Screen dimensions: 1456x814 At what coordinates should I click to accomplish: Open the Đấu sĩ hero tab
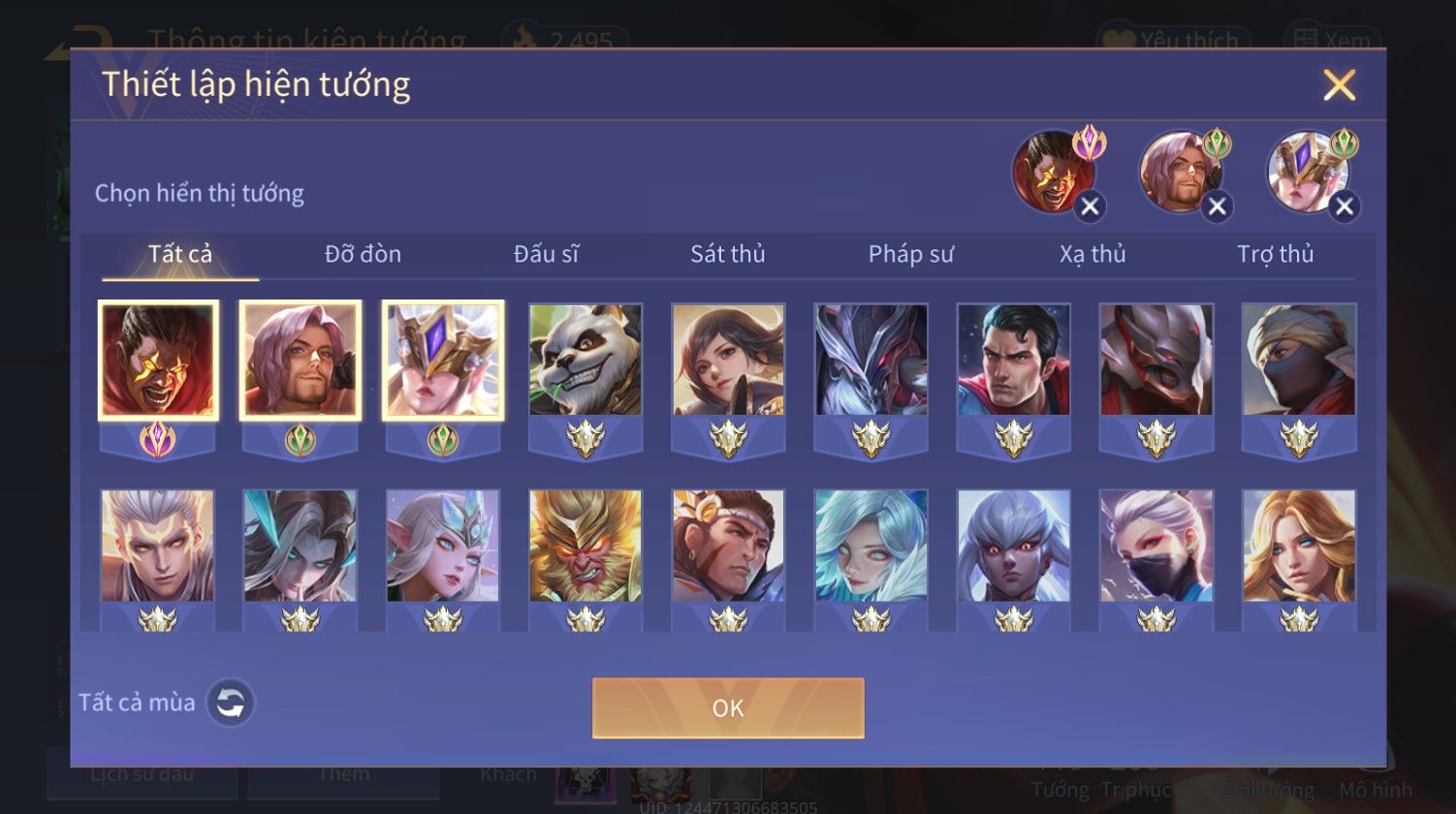[546, 254]
